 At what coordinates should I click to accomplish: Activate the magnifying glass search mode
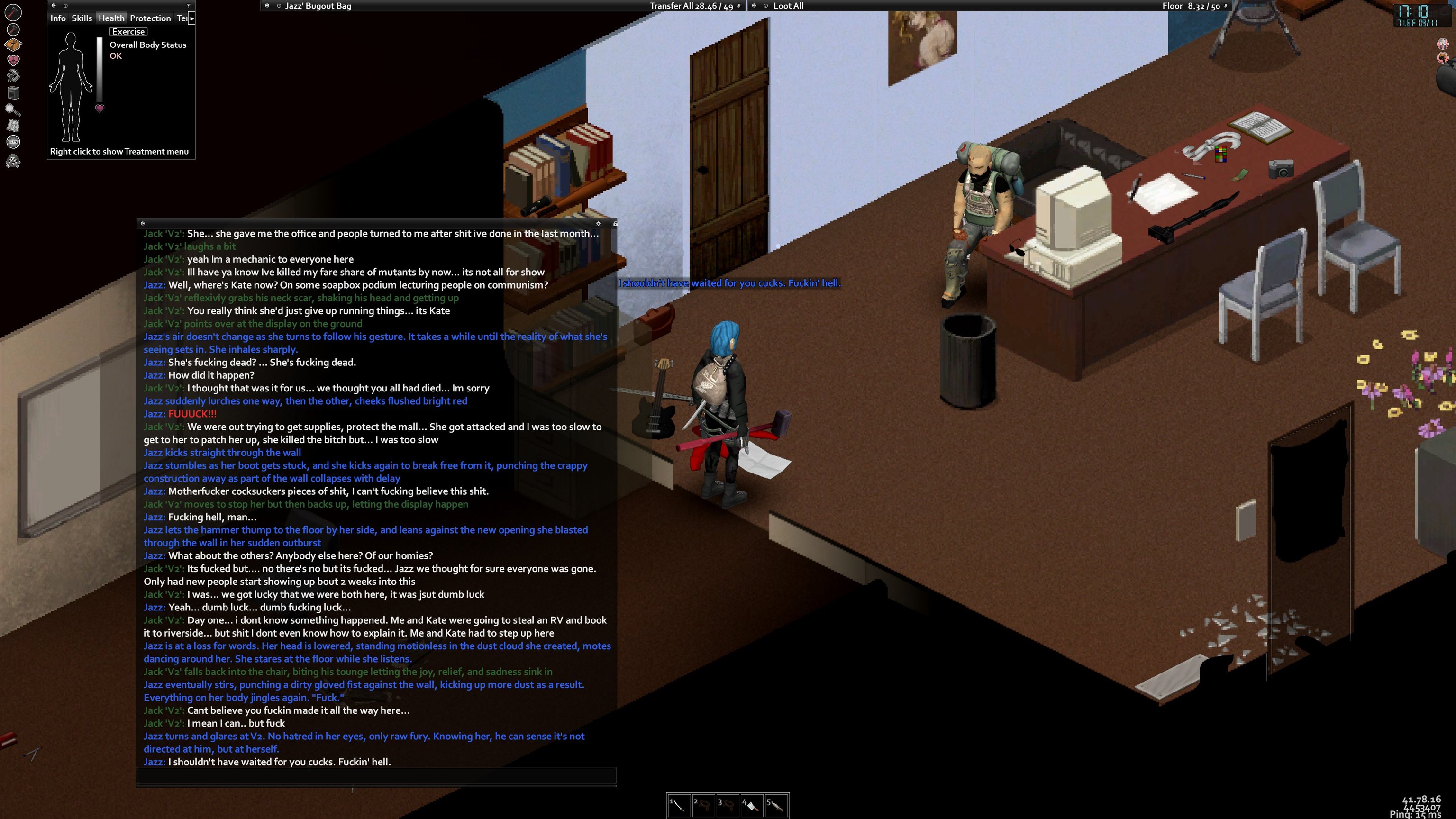[x=13, y=109]
